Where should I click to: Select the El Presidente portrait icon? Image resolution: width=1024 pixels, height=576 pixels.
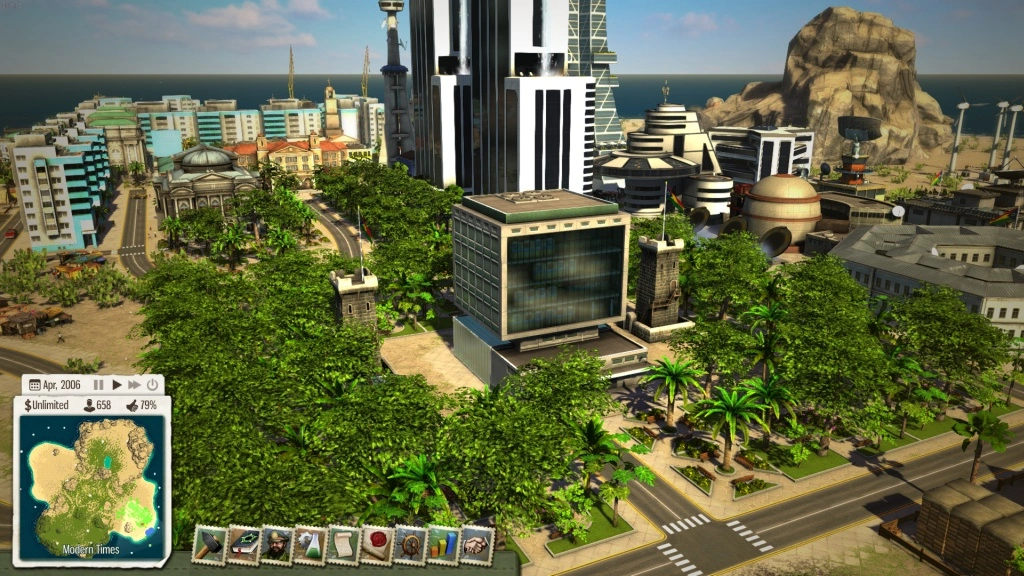(276, 545)
